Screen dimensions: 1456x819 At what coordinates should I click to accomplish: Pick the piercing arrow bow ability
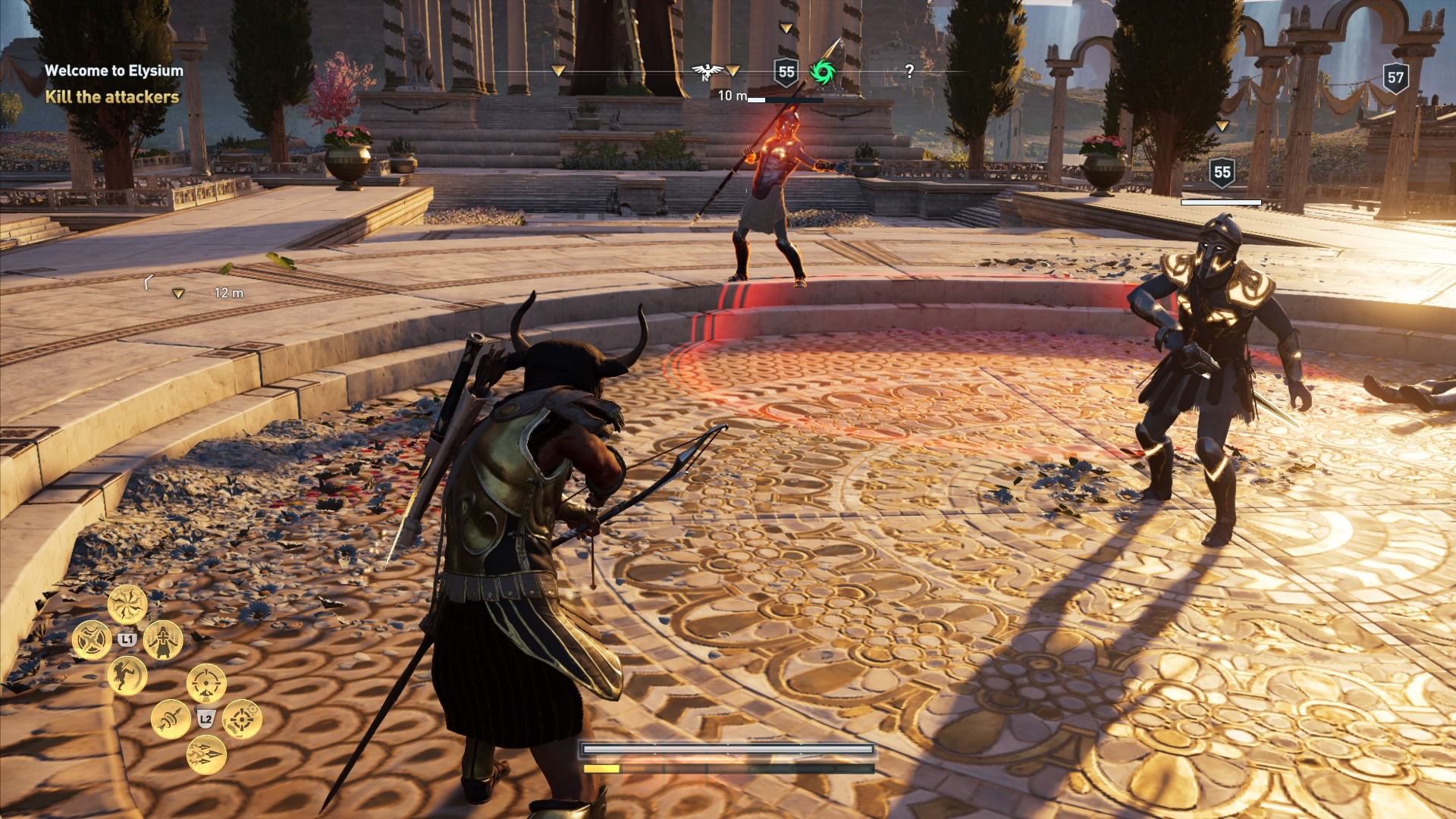click(171, 720)
